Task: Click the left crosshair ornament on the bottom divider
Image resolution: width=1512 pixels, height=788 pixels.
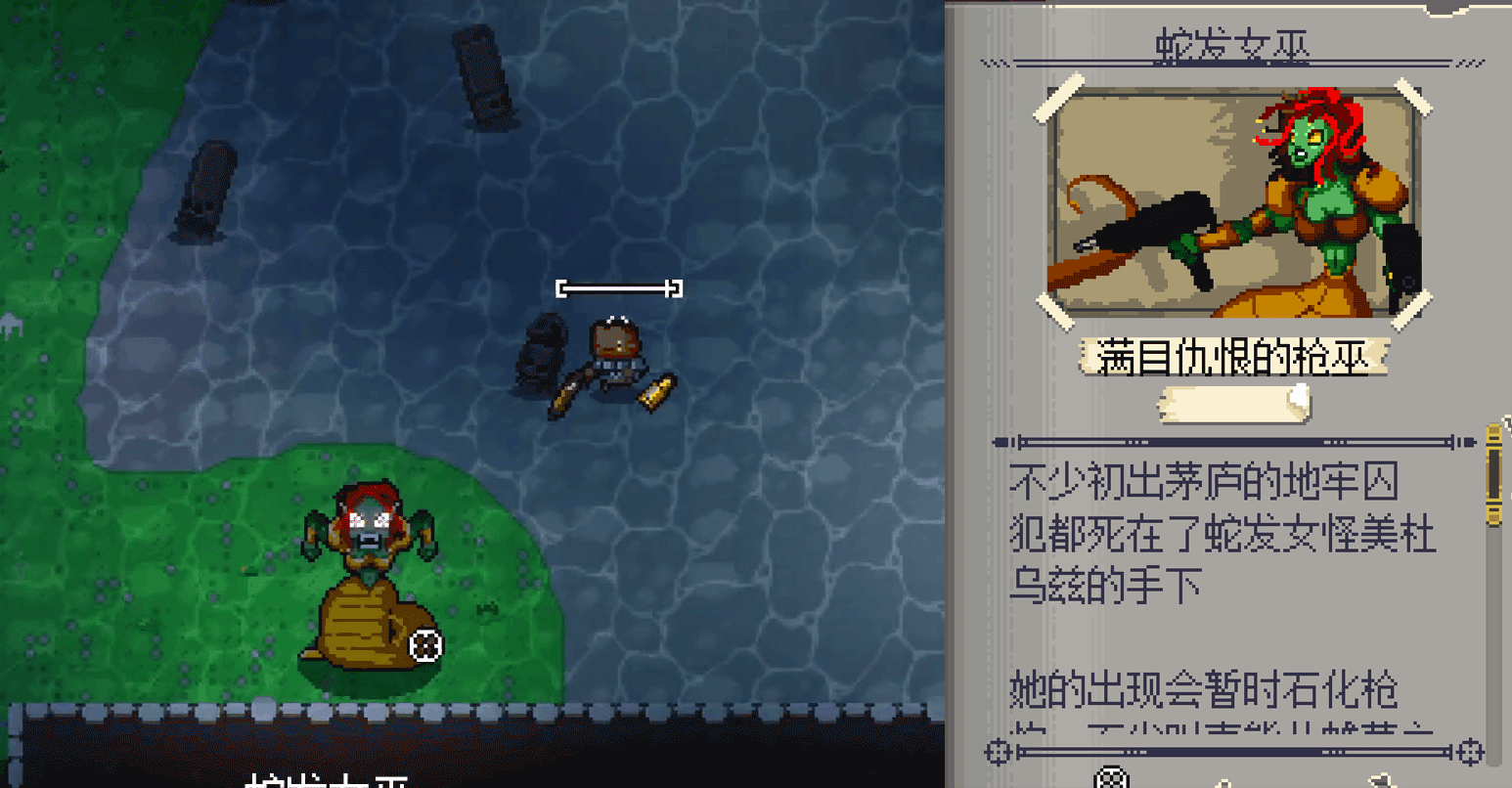Action: 999,752
